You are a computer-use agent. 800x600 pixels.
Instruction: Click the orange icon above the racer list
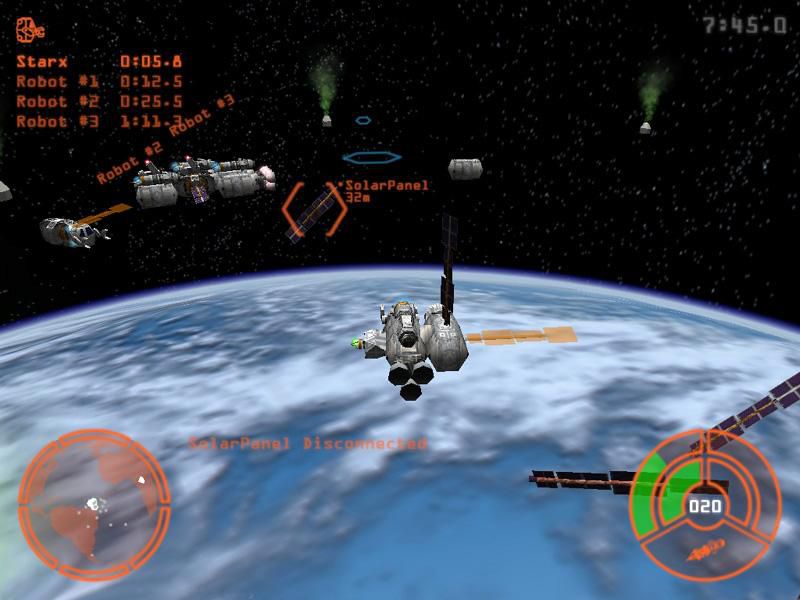[30, 30]
